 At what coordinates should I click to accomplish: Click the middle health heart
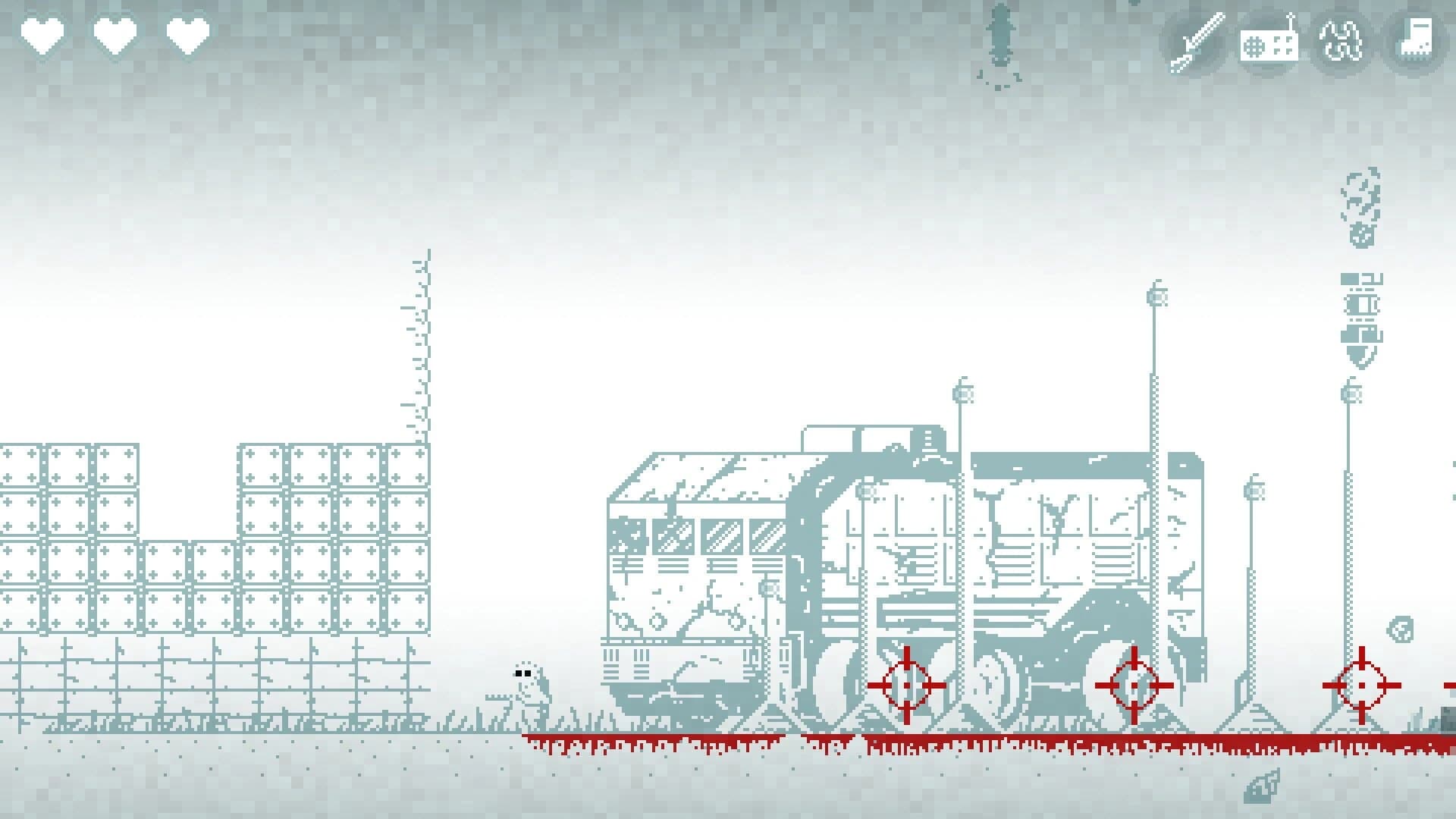pyautogui.click(x=114, y=34)
